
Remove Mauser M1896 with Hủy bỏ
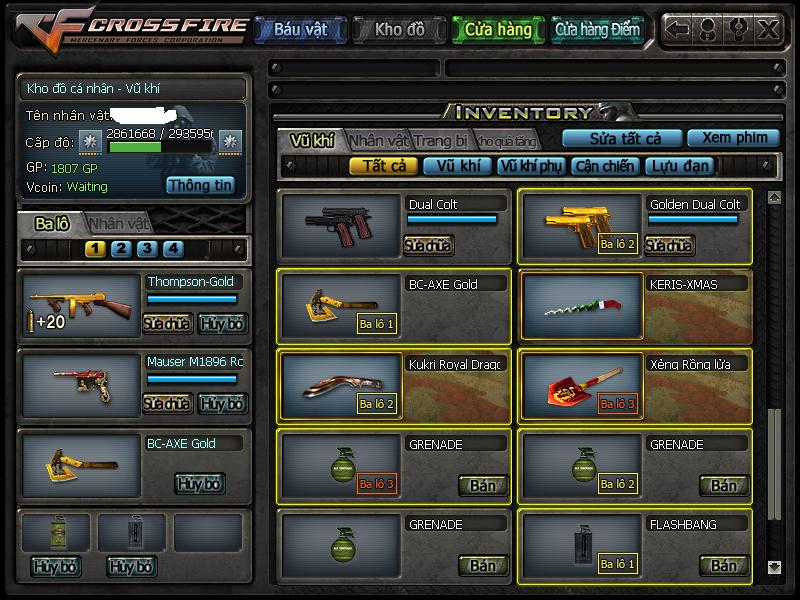tap(222, 403)
